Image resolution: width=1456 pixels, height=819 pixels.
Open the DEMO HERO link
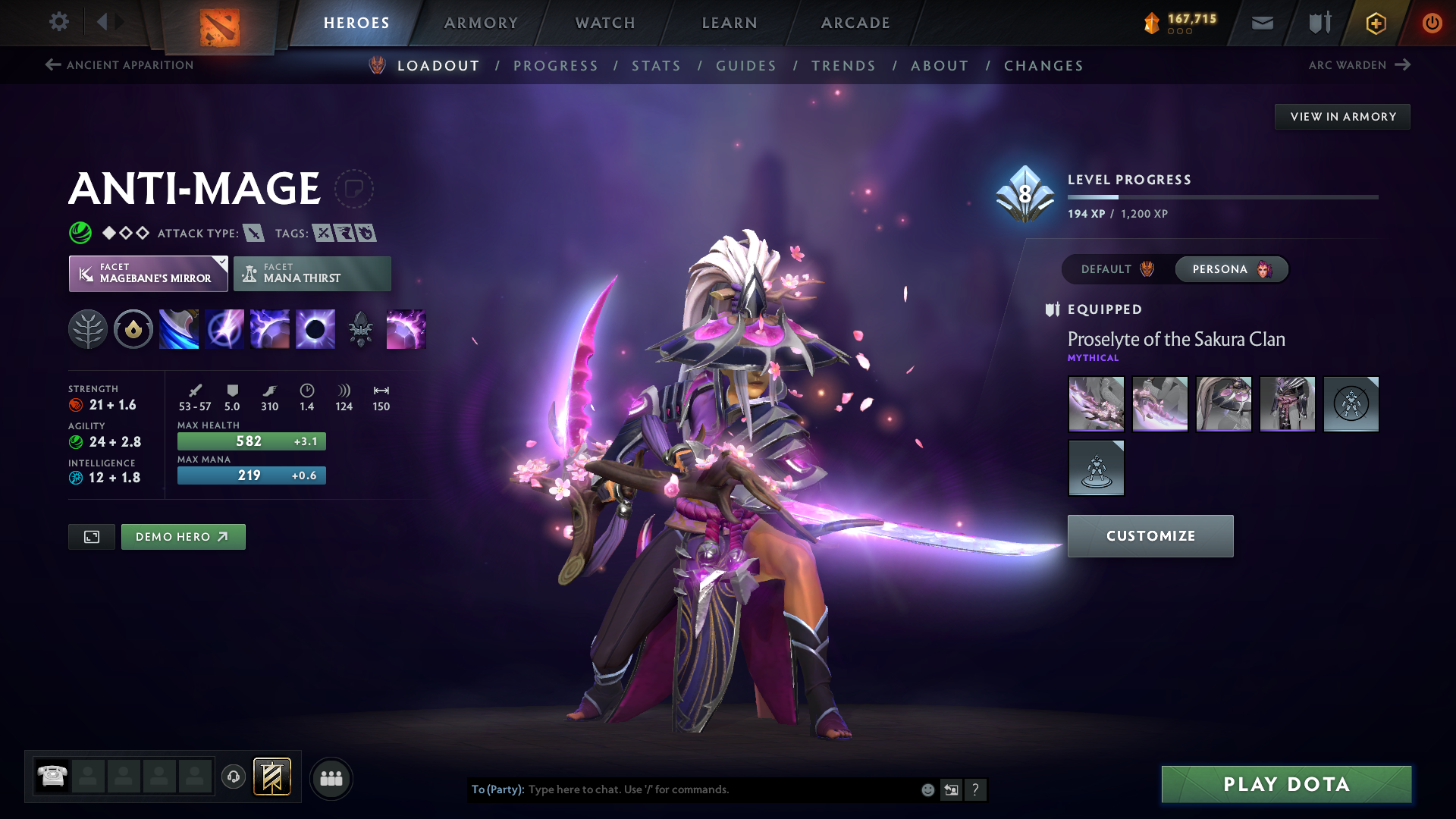coord(183,536)
